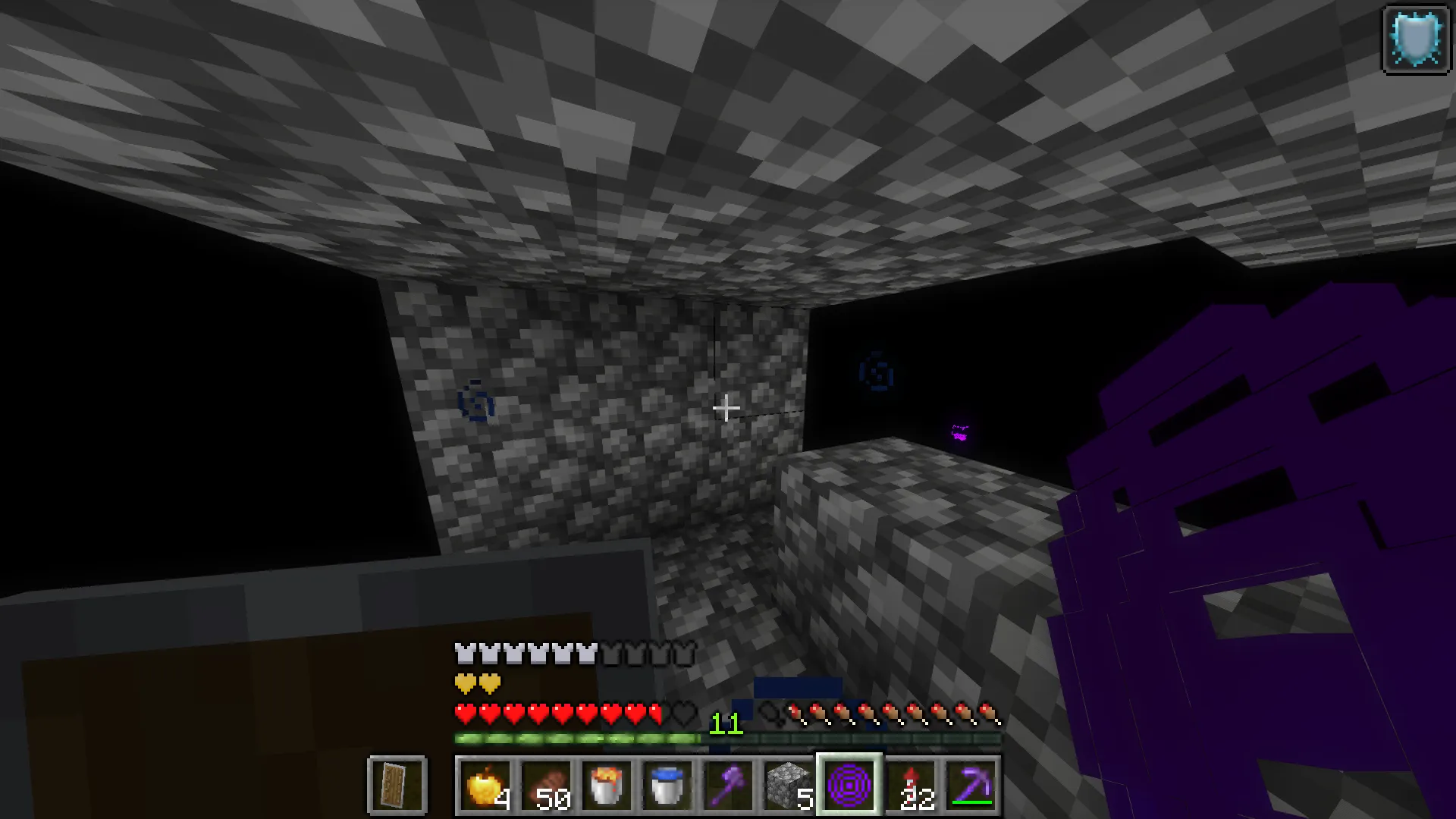This screenshot has width=1456, height=819.
Task: Click the half-filled heart in the health bar
Action: point(654,713)
